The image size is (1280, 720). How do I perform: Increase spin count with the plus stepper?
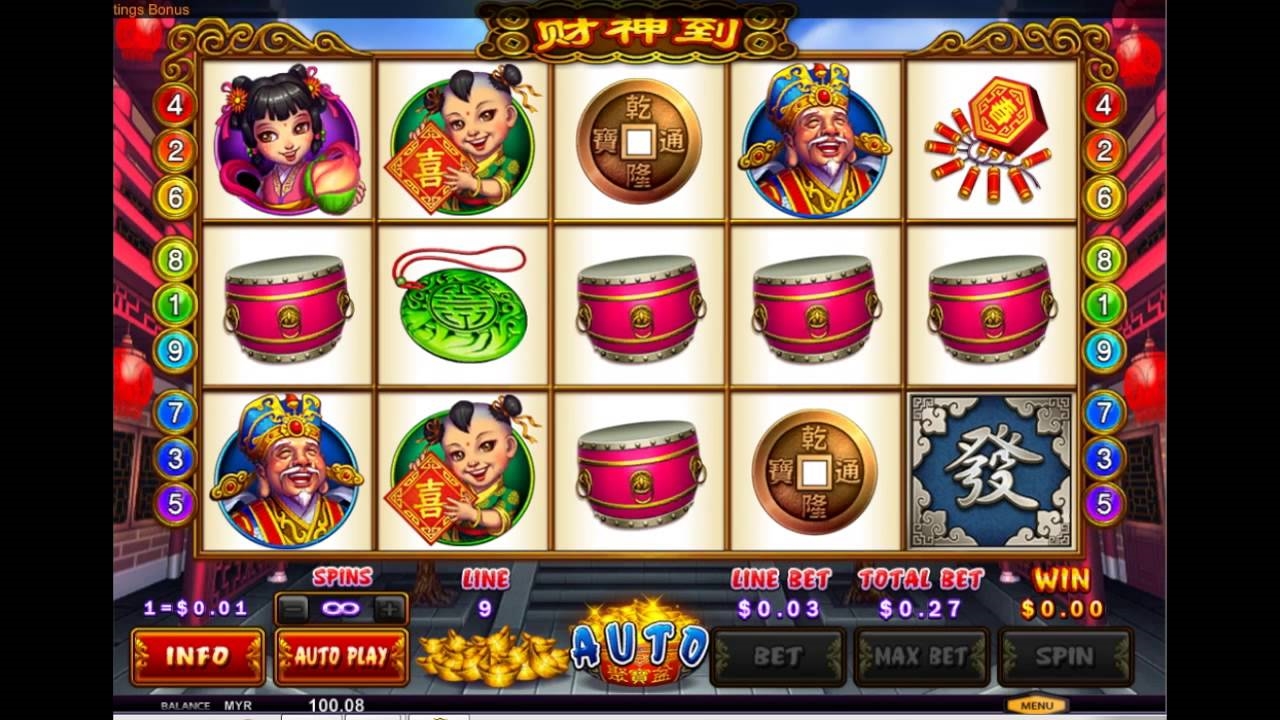(x=388, y=606)
